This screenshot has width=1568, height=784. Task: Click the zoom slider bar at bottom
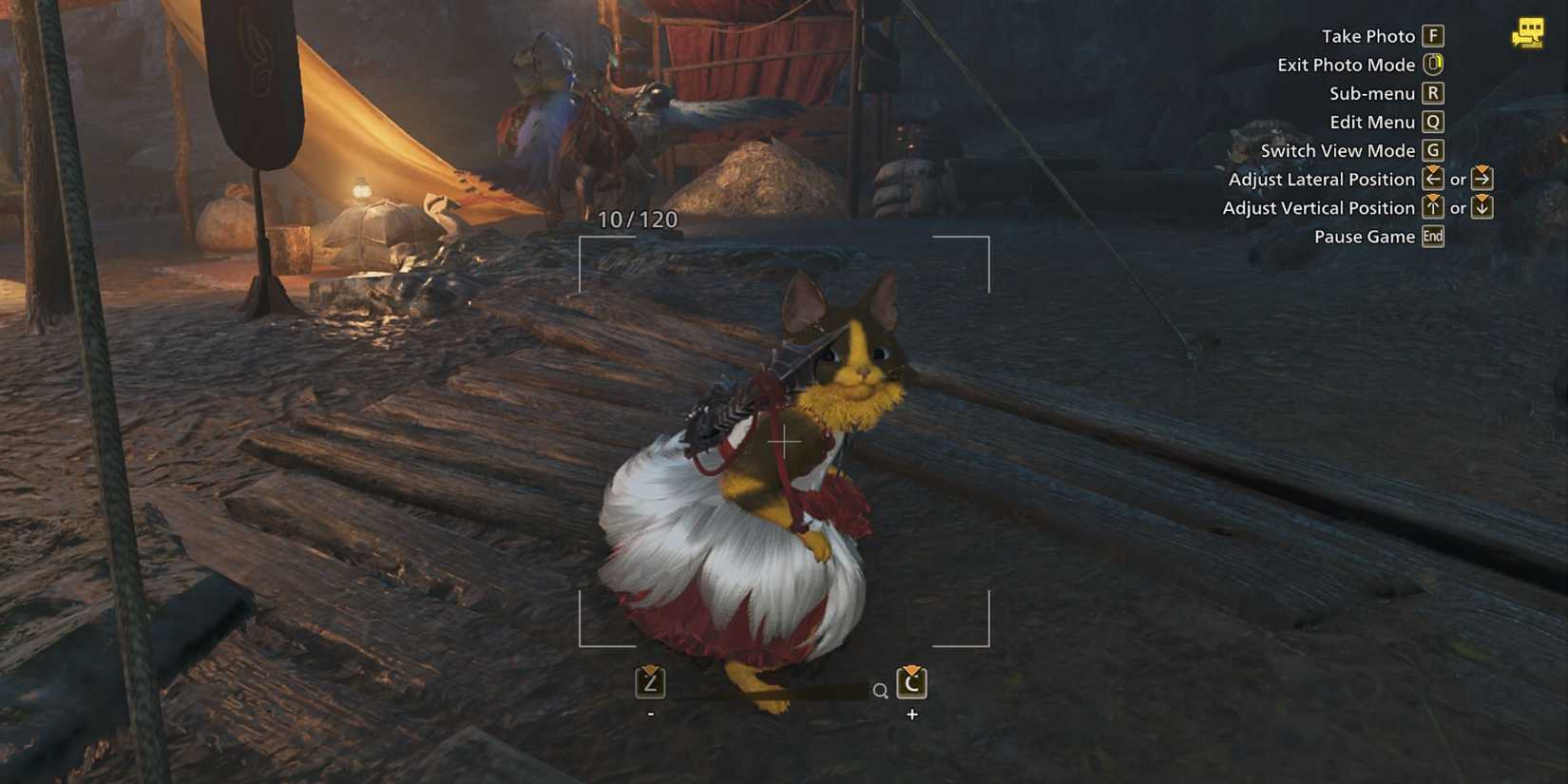[770, 690]
